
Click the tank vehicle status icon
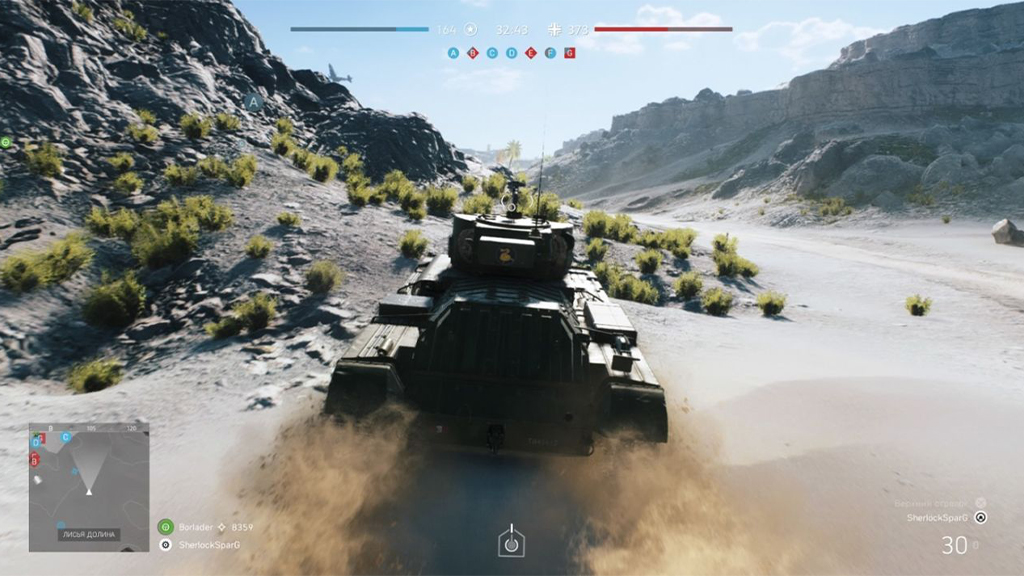click(x=511, y=541)
